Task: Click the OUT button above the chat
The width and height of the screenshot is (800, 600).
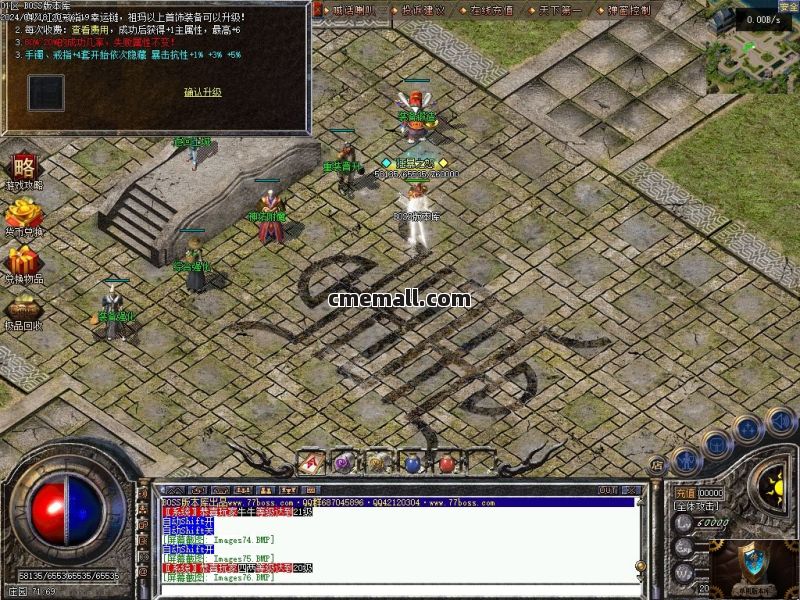Action: point(607,490)
